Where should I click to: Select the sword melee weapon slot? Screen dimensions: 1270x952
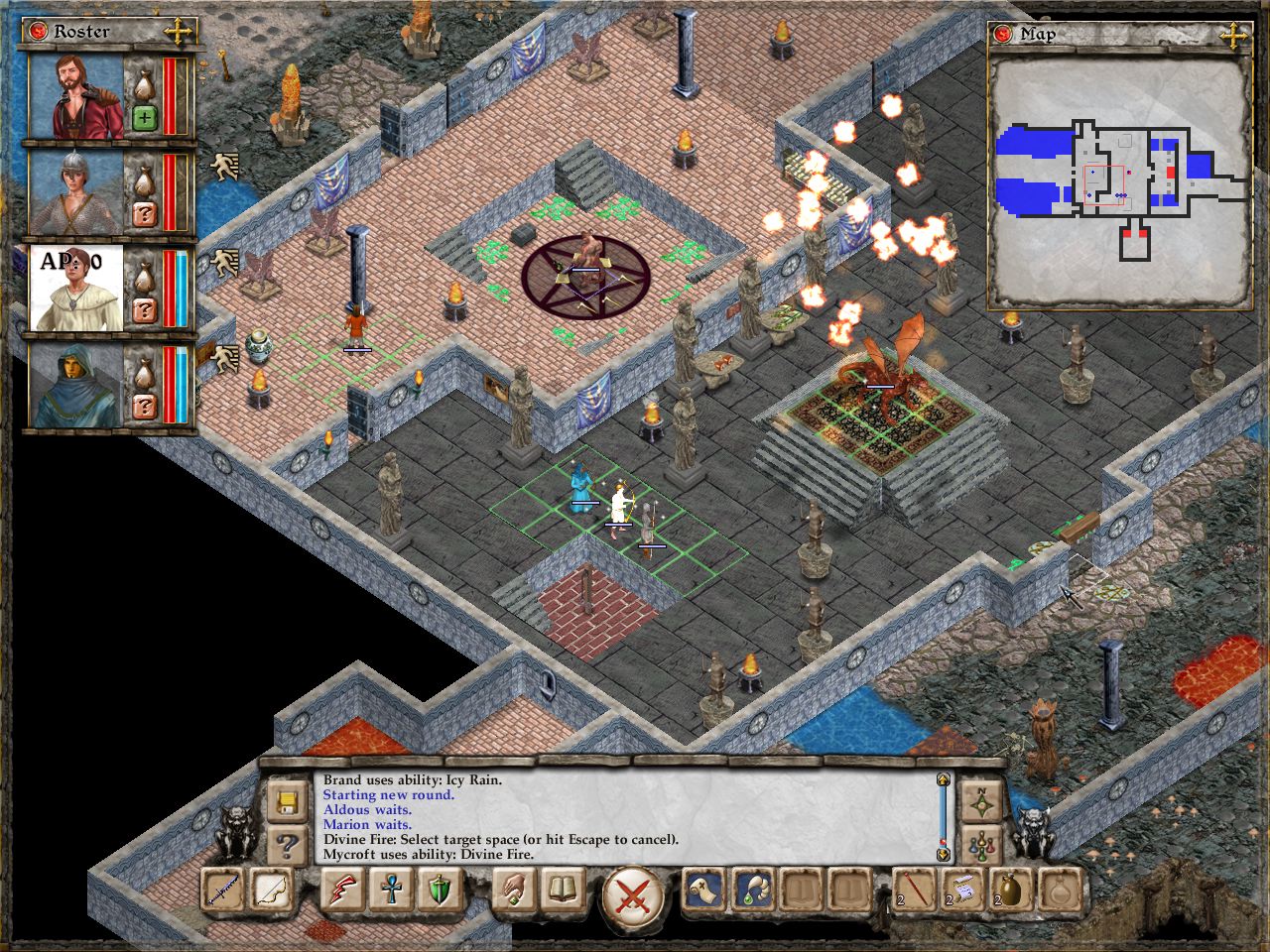(x=223, y=891)
